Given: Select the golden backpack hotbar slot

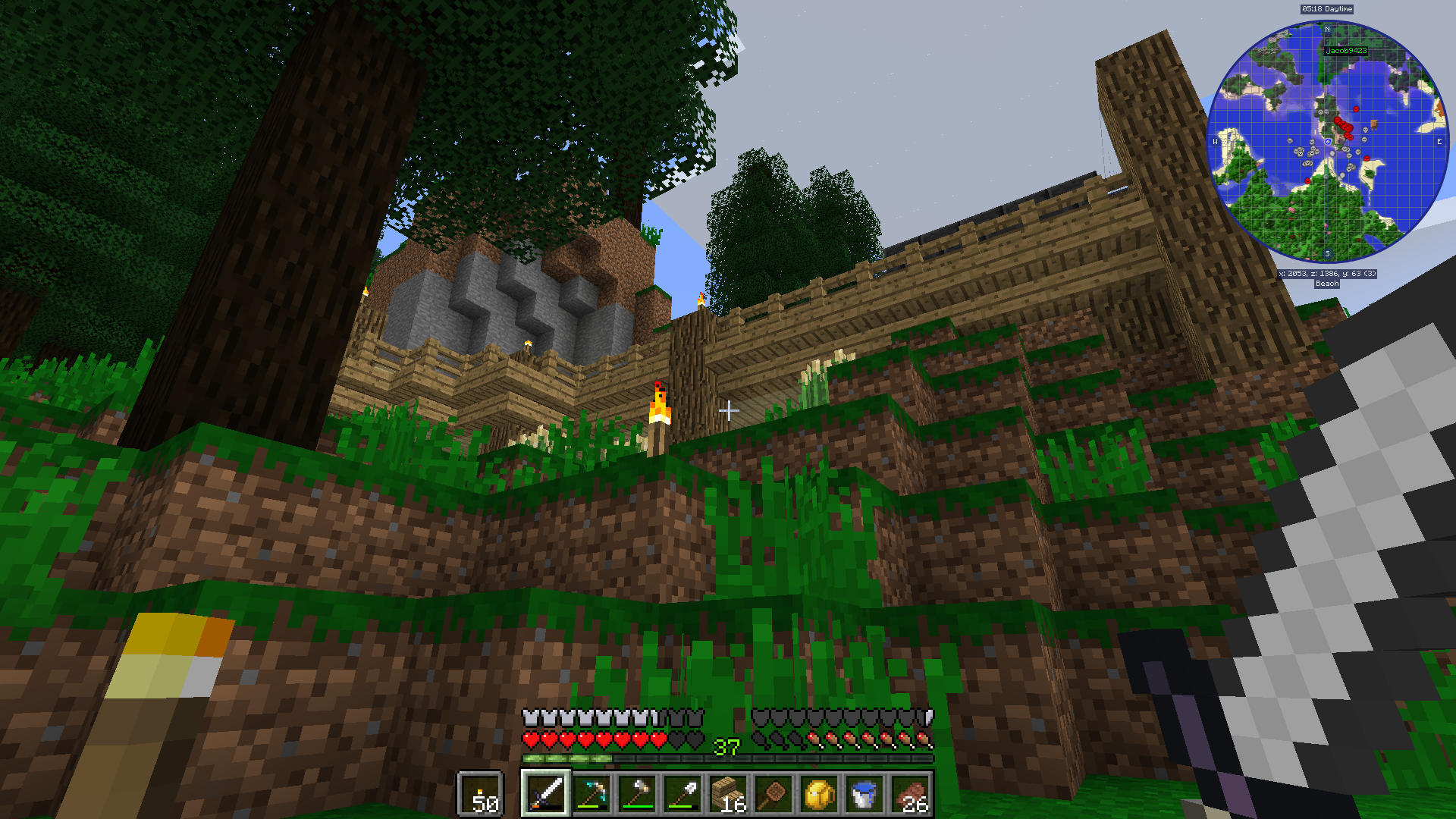Looking at the screenshot, I should (x=819, y=793).
